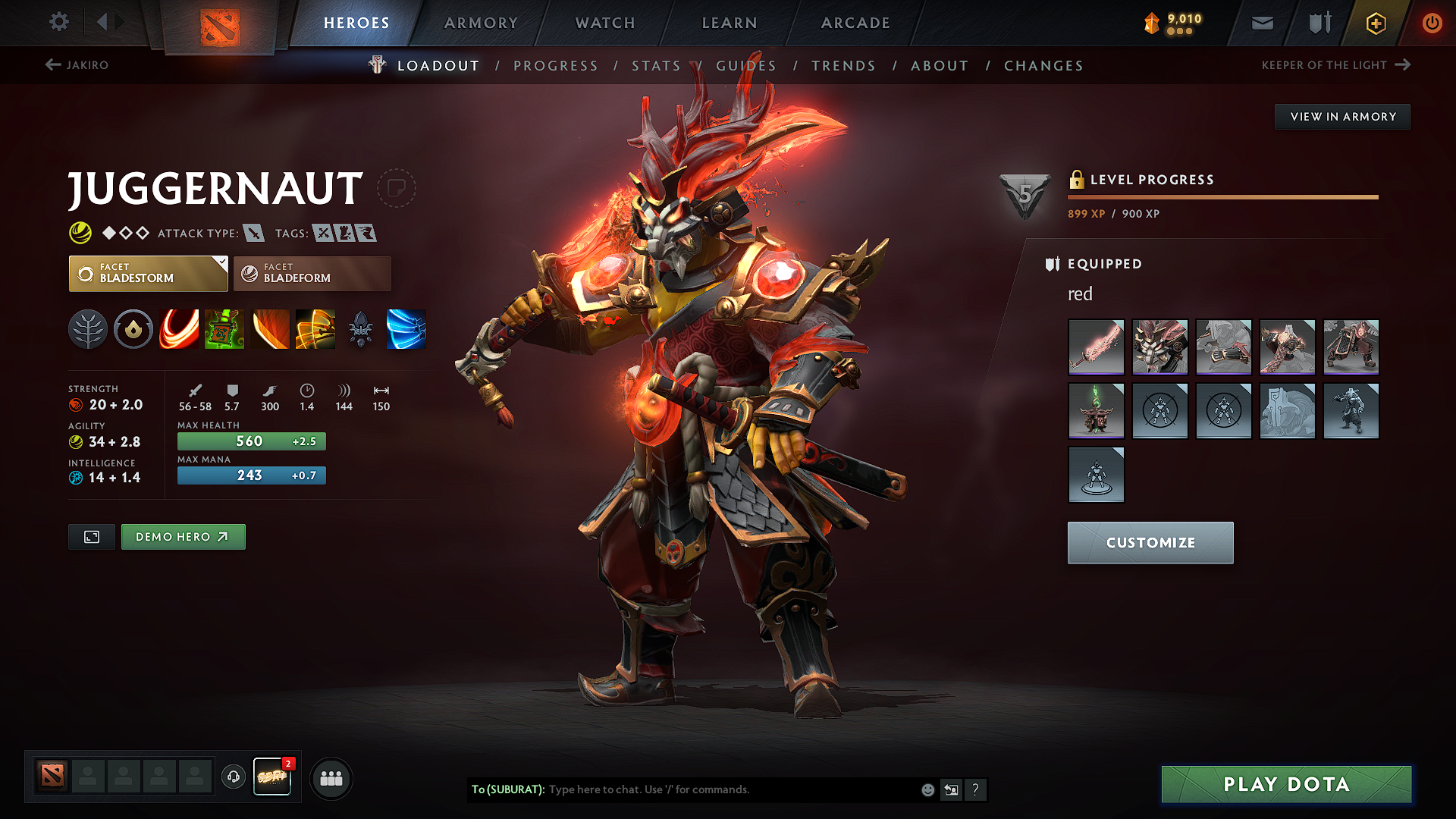The width and height of the screenshot is (1456, 819).
Task: Open the Healing Ward ability details
Action: (224, 329)
